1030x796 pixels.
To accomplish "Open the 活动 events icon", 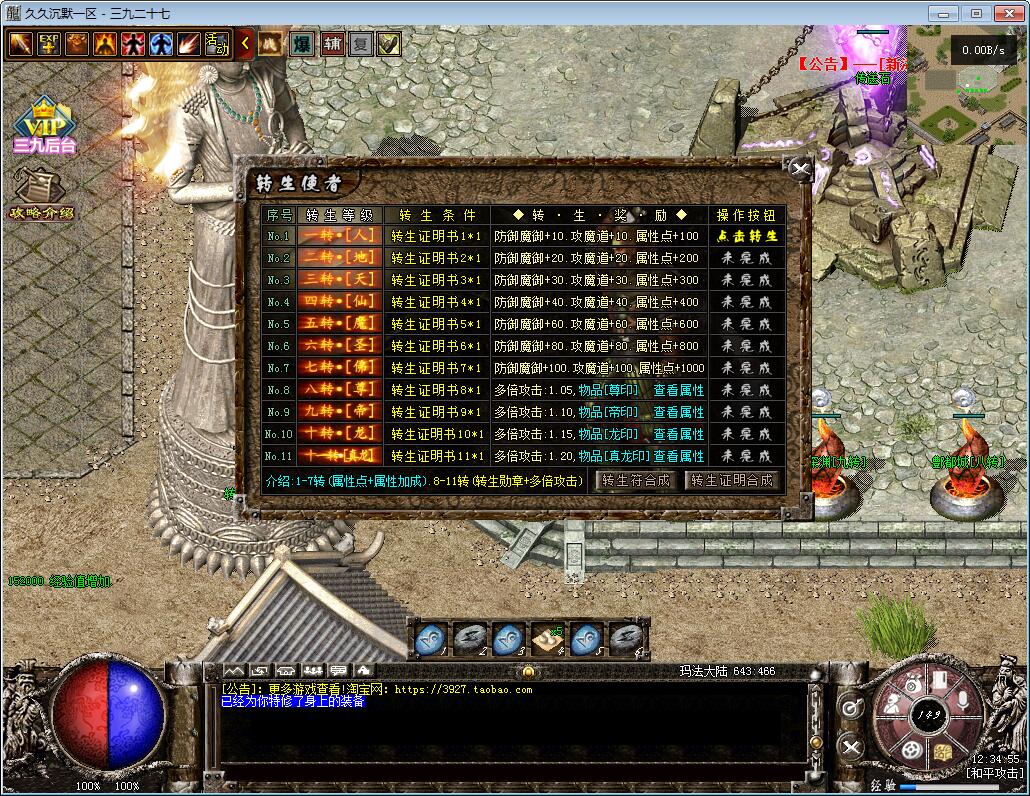I will click(x=217, y=44).
